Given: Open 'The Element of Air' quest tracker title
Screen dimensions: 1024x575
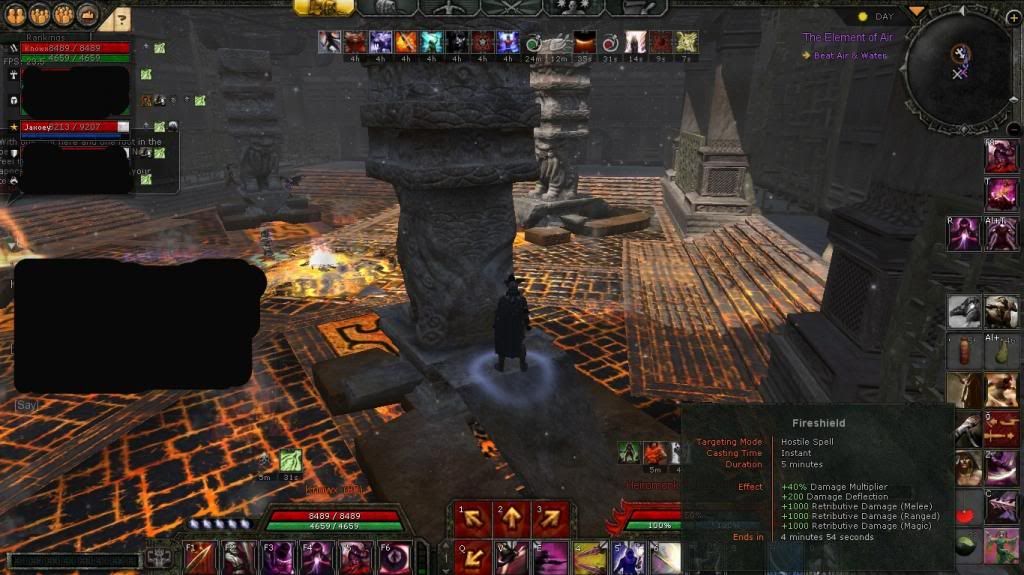Looking at the screenshot, I should (x=847, y=37).
